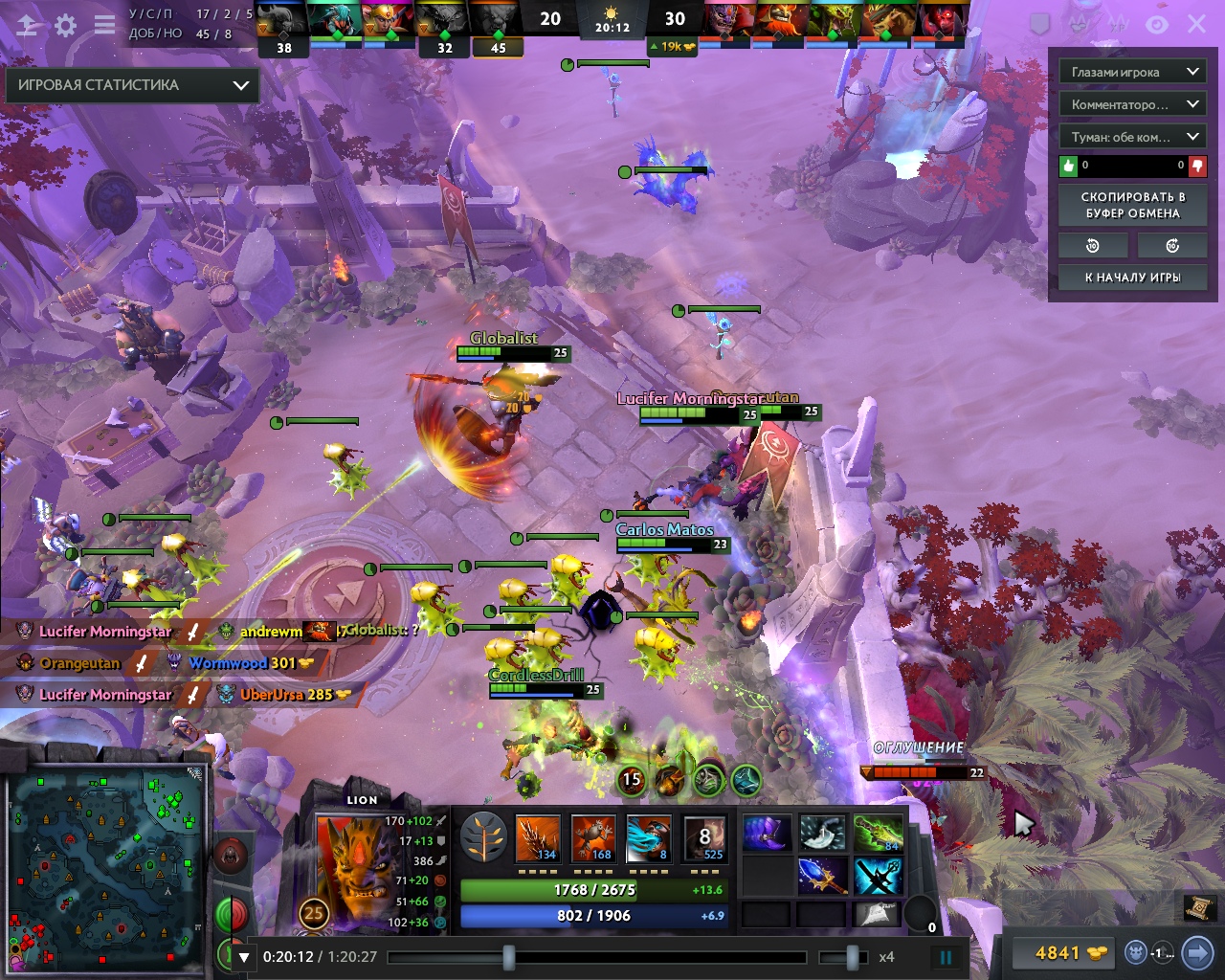Click the green thumbs-up button
Image resolution: width=1225 pixels, height=980 pixels.
click(x=1069, y=166)
